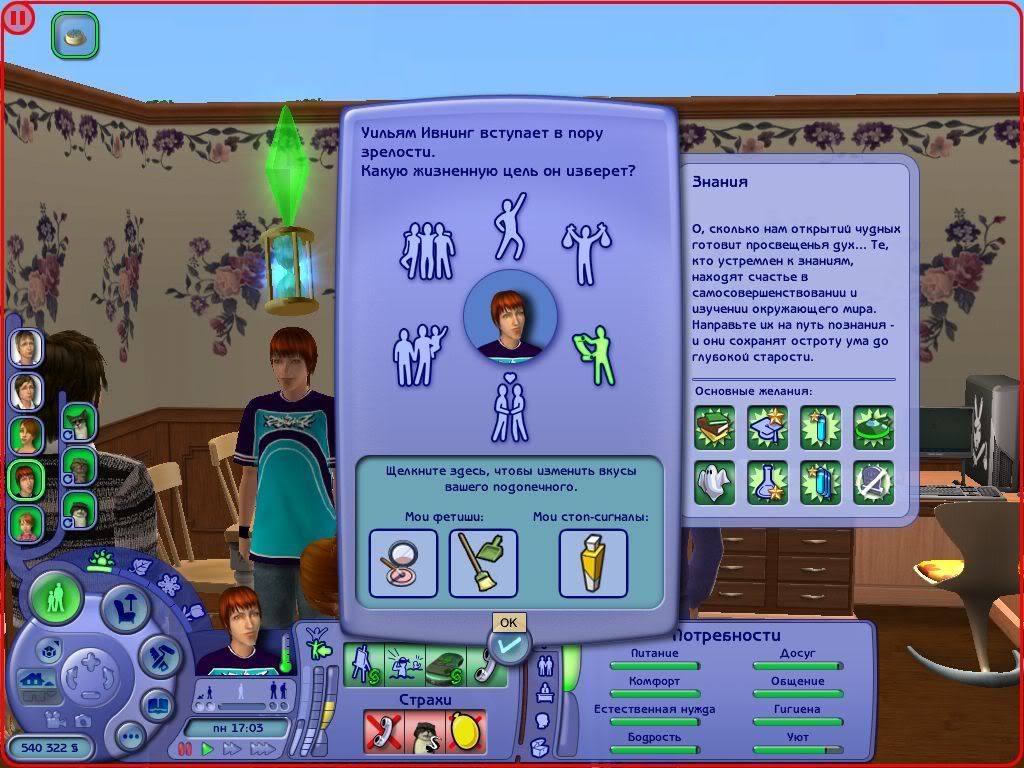The width and height of the screenshot is (1024, 768).
Task: Pick the Fortune aspiration with money bags
Action: (586, 251)
